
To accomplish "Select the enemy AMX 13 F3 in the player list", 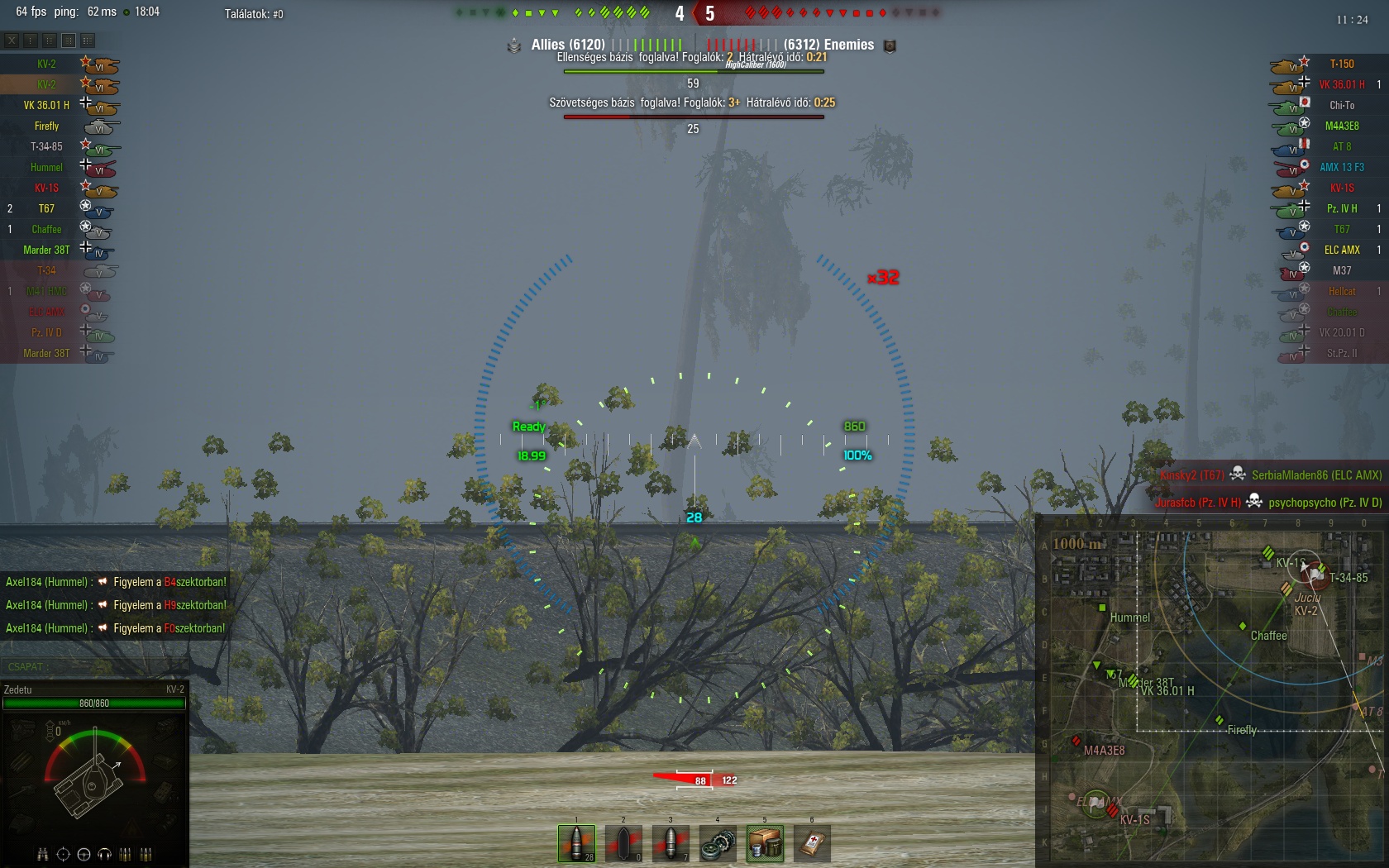I will point(1341,167).
